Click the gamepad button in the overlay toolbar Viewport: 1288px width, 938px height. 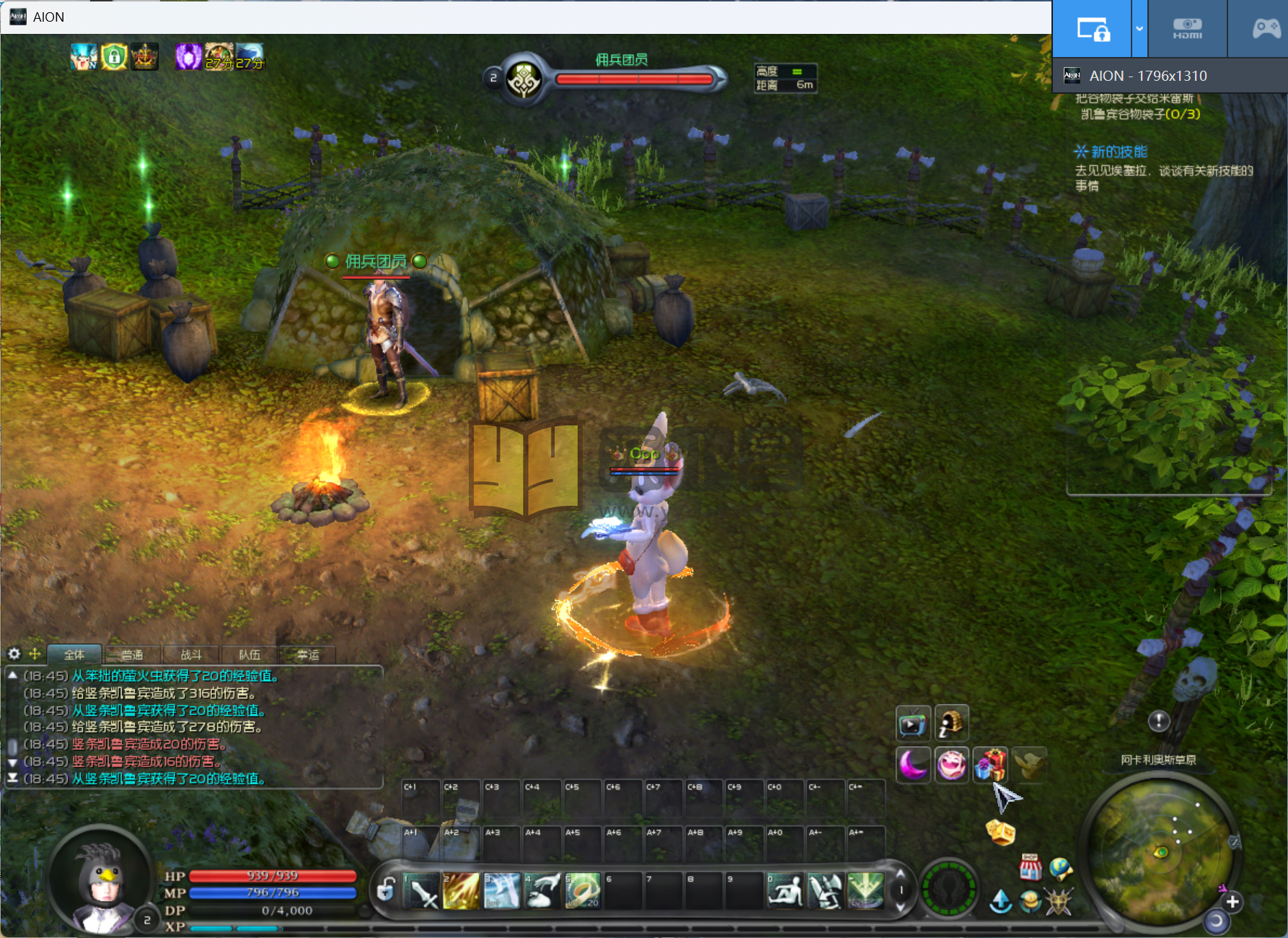click(x=1266, y=29)
